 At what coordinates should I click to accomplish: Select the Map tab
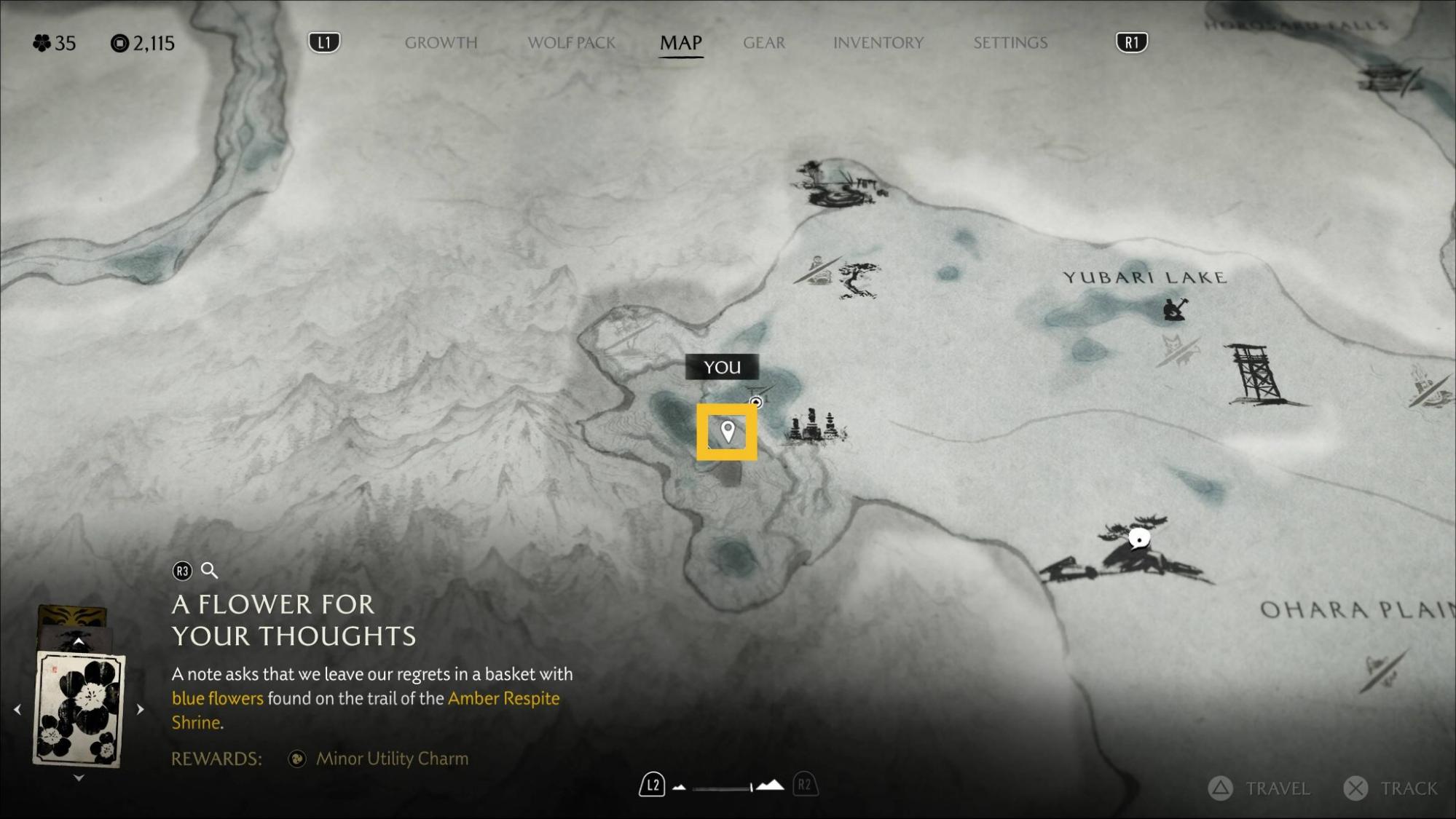pos(680,43)
